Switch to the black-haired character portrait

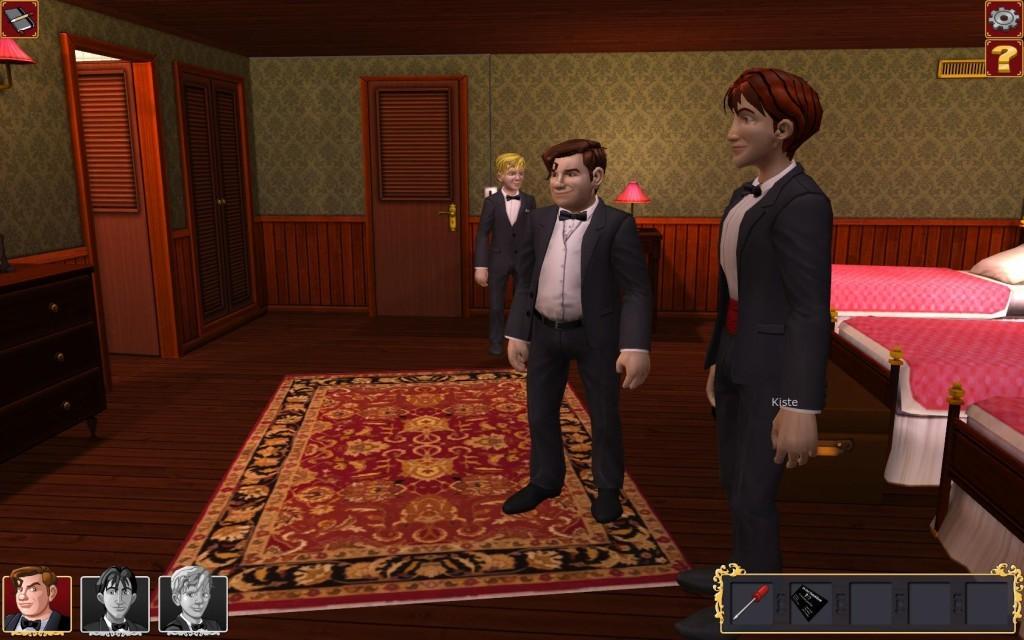point(114,602)
